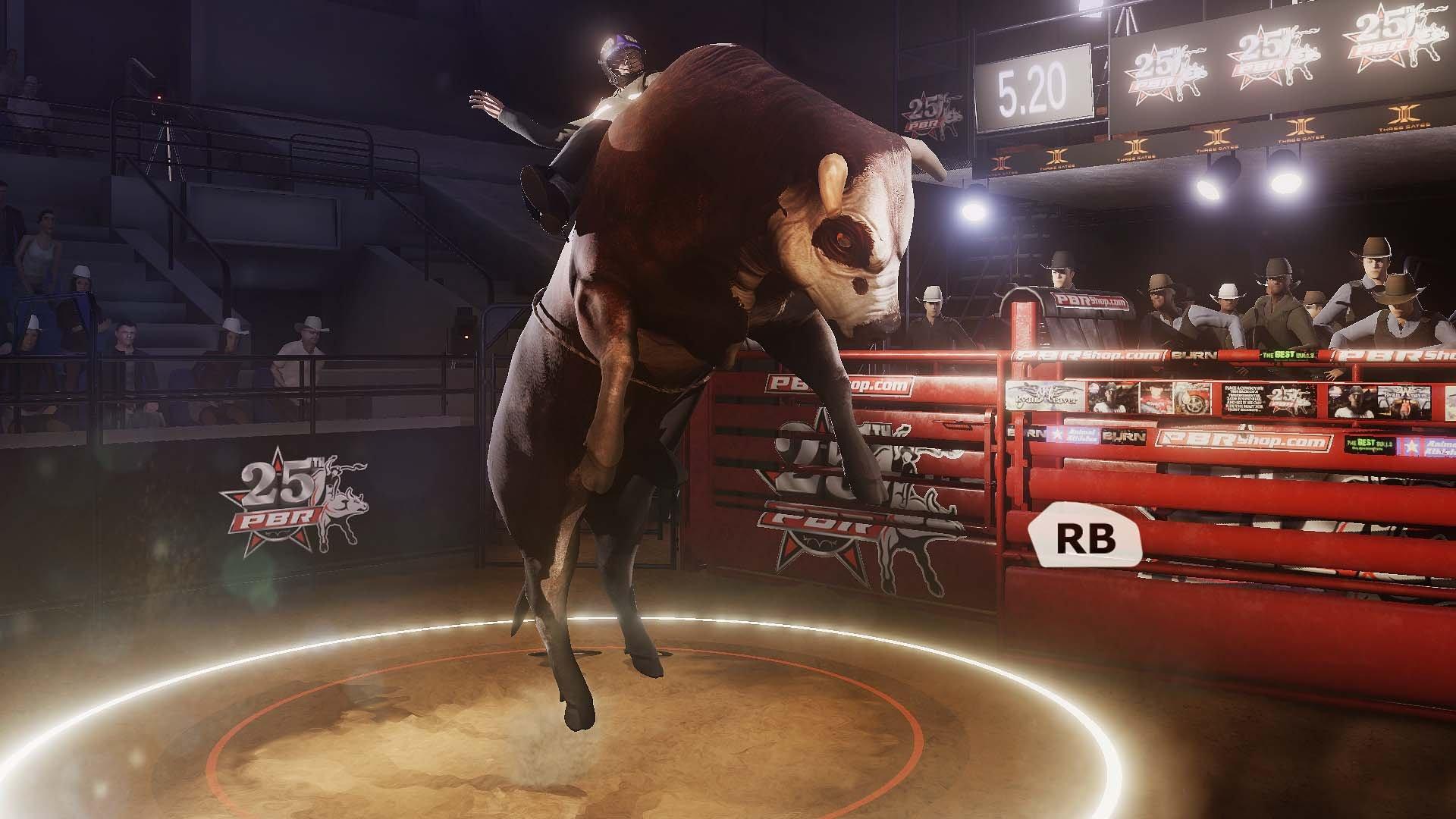The image size is (1456, 819).
Task: Select the Ryan Carver banner on the fence
Action: point(1045,394)
